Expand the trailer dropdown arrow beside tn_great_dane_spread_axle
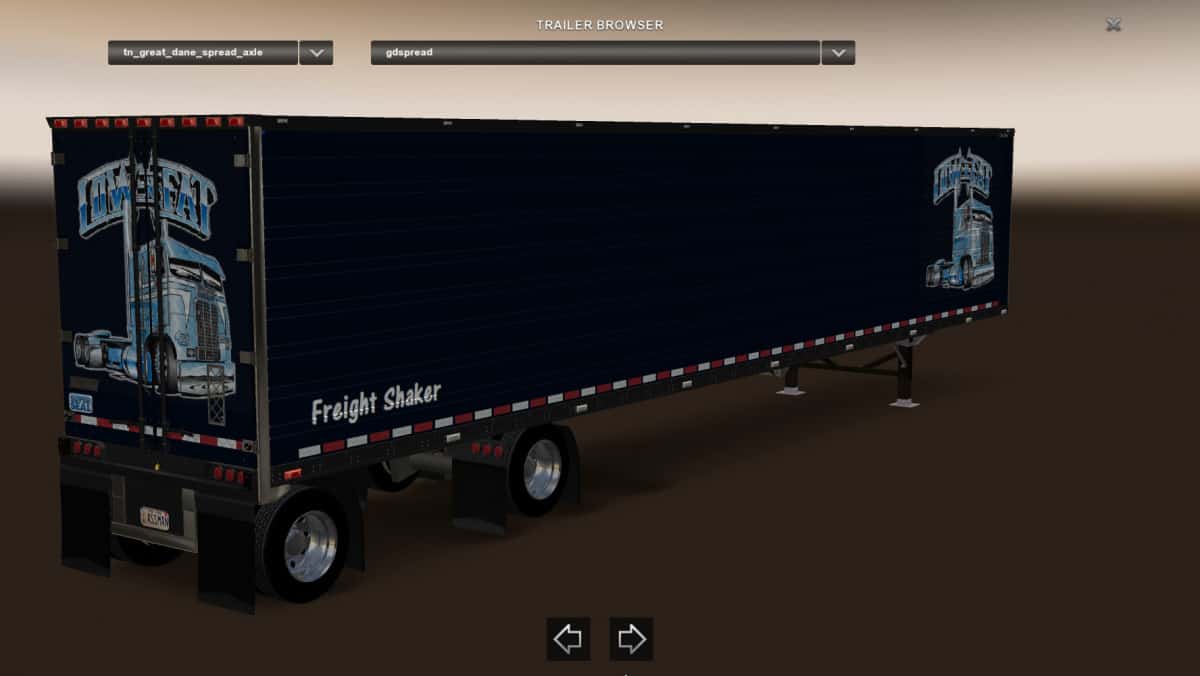The width and height of the screenshot is (1200, 676). point(316,52)
